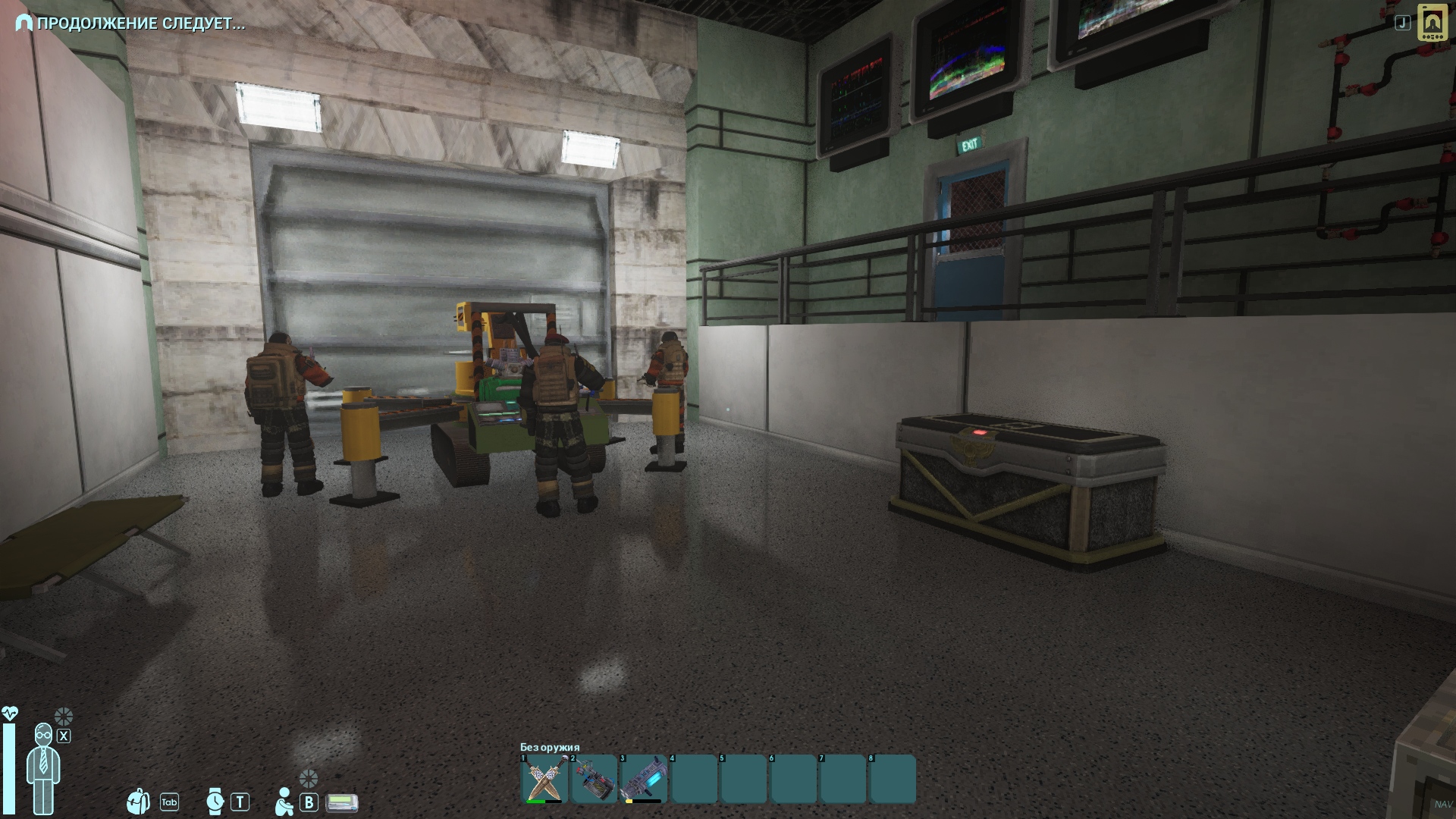This screenshot has width=1456, height=819.
Task: Click the scientist character status figure
Action: (43, 767)
